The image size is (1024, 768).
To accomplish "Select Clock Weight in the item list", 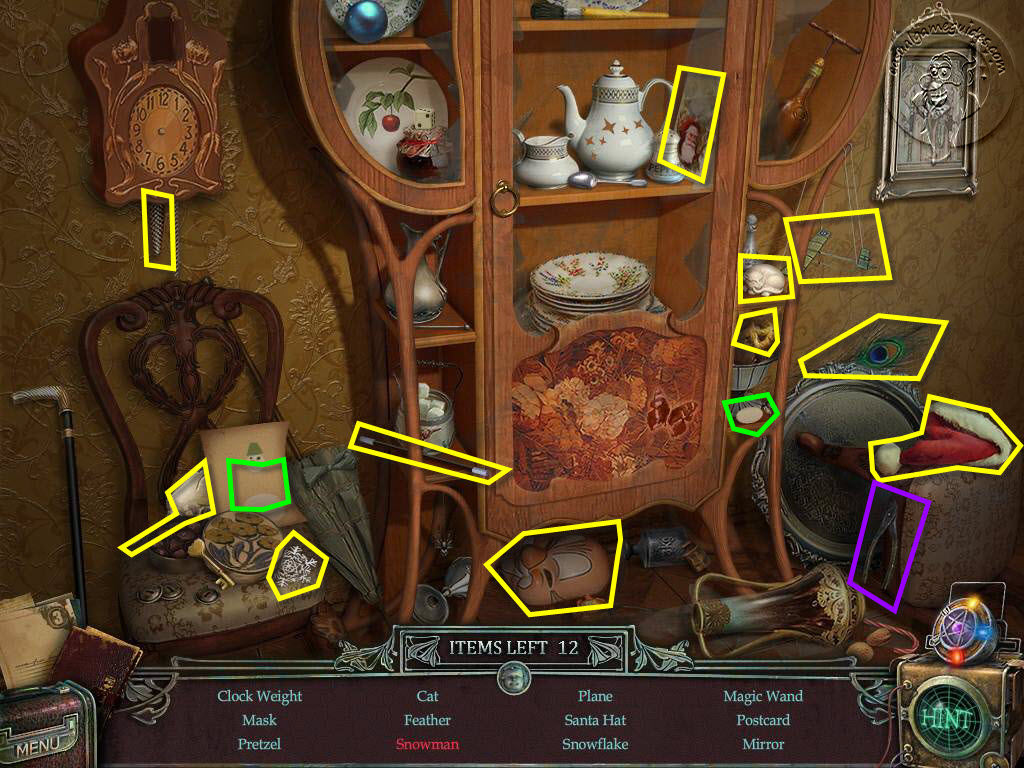I will point(259,696).
